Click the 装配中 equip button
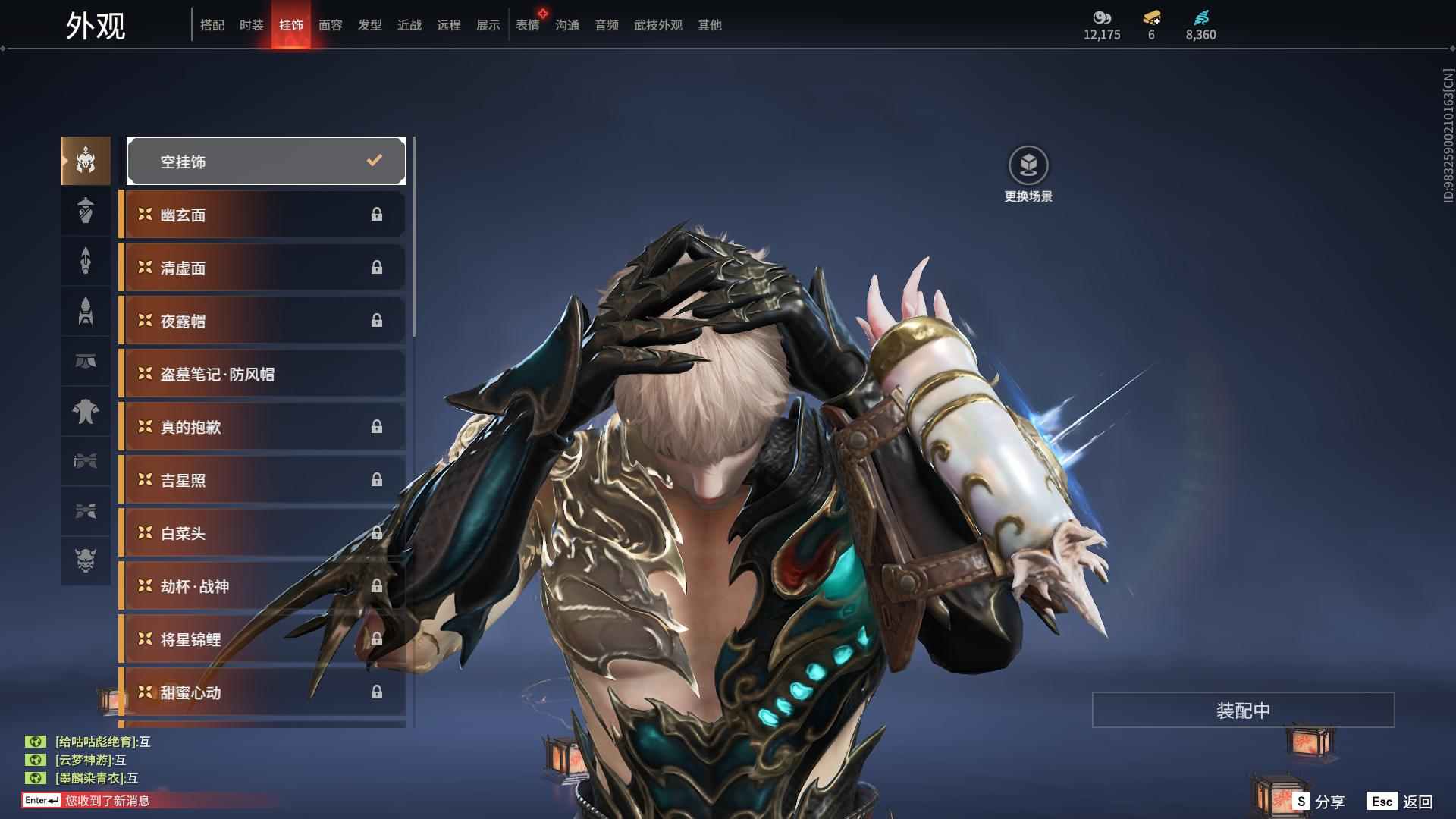The image size is (1456, 819). point(1243,710)
